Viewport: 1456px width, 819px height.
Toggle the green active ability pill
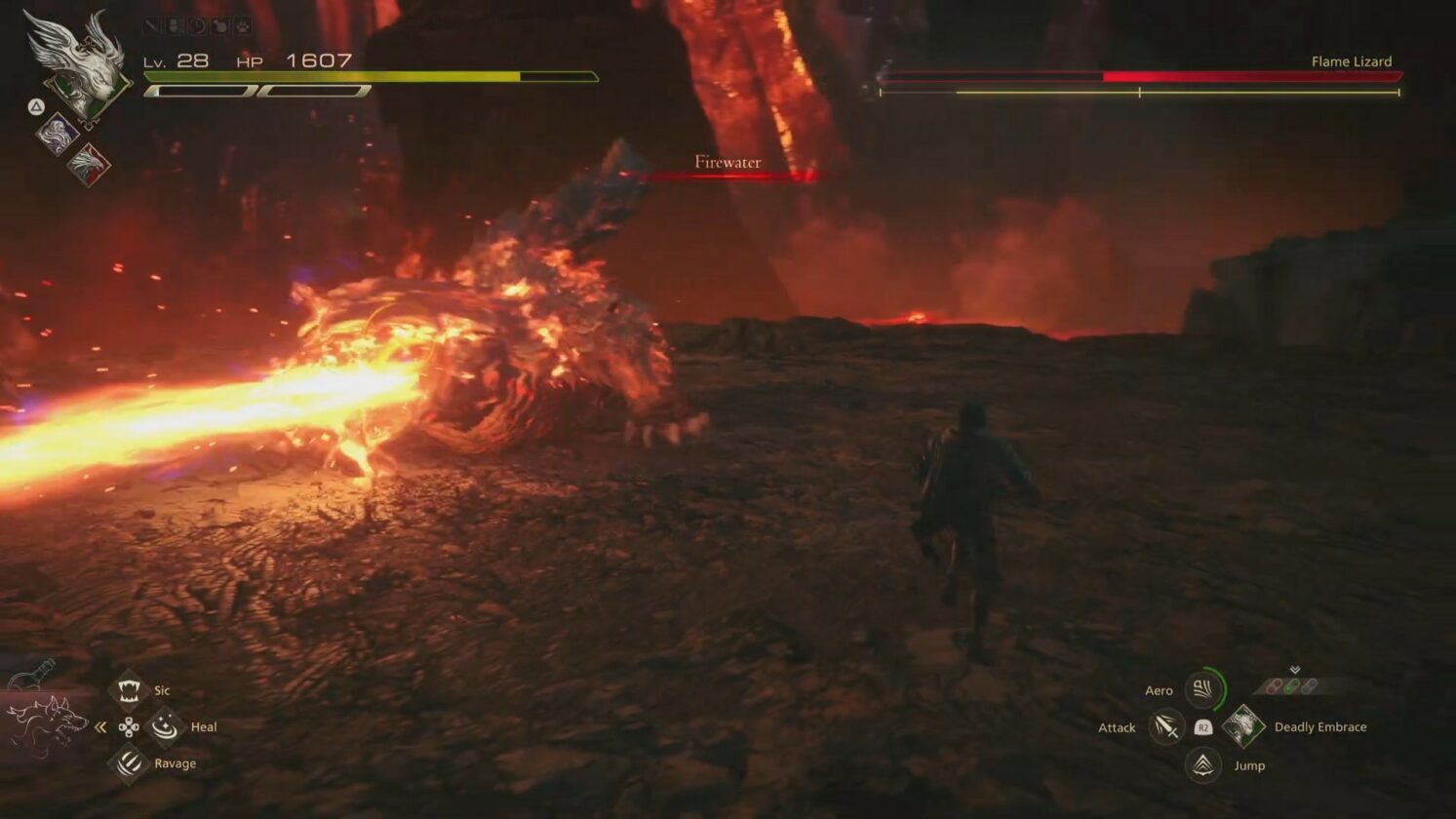tap(1292, 685)
